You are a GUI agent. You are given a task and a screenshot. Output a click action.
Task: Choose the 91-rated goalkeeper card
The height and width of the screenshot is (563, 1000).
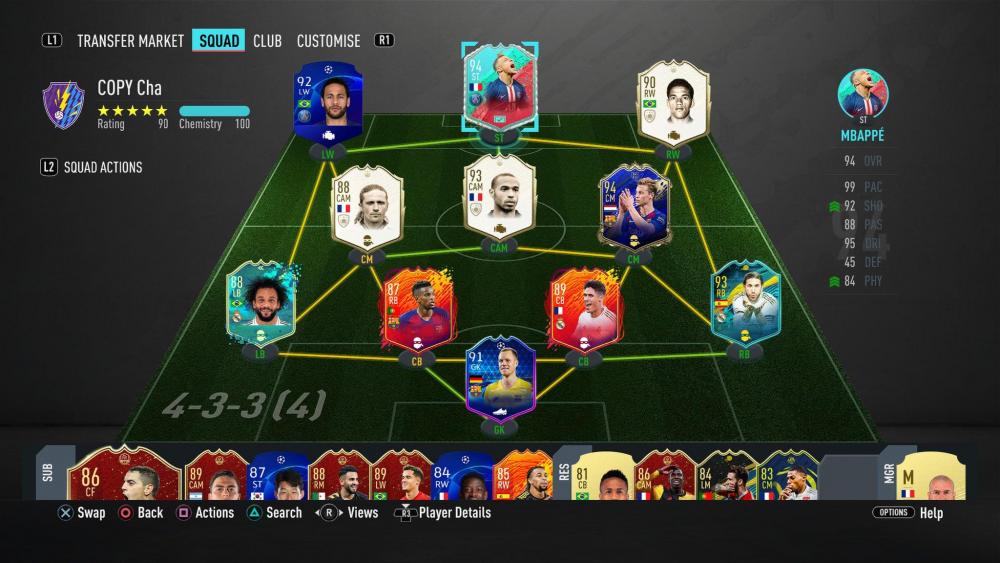pyautogui.click(x=500, y=378)
